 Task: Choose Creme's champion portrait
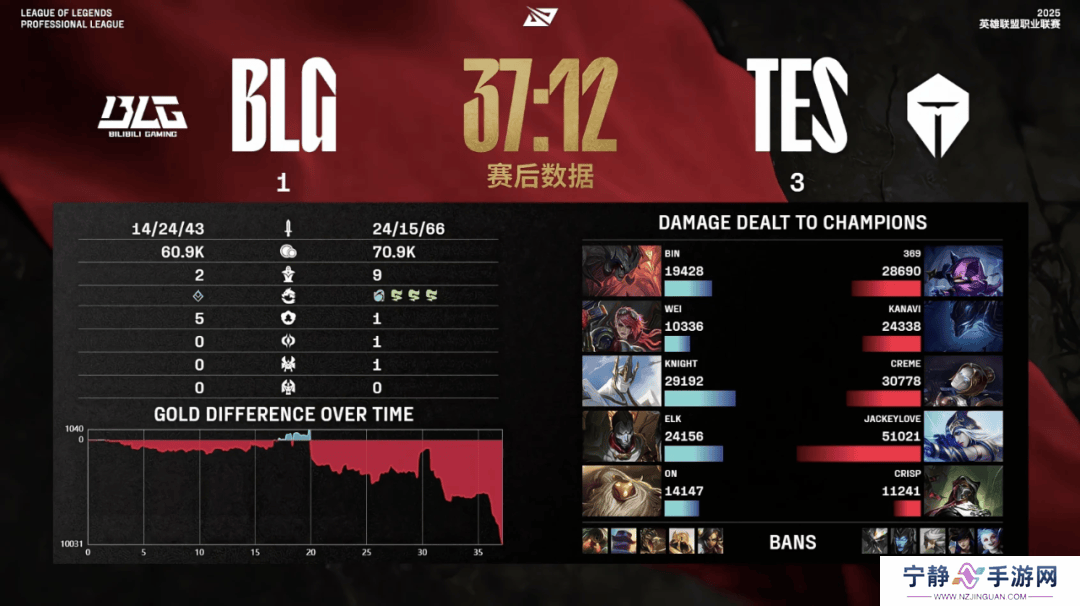click(x=963, y=381)
